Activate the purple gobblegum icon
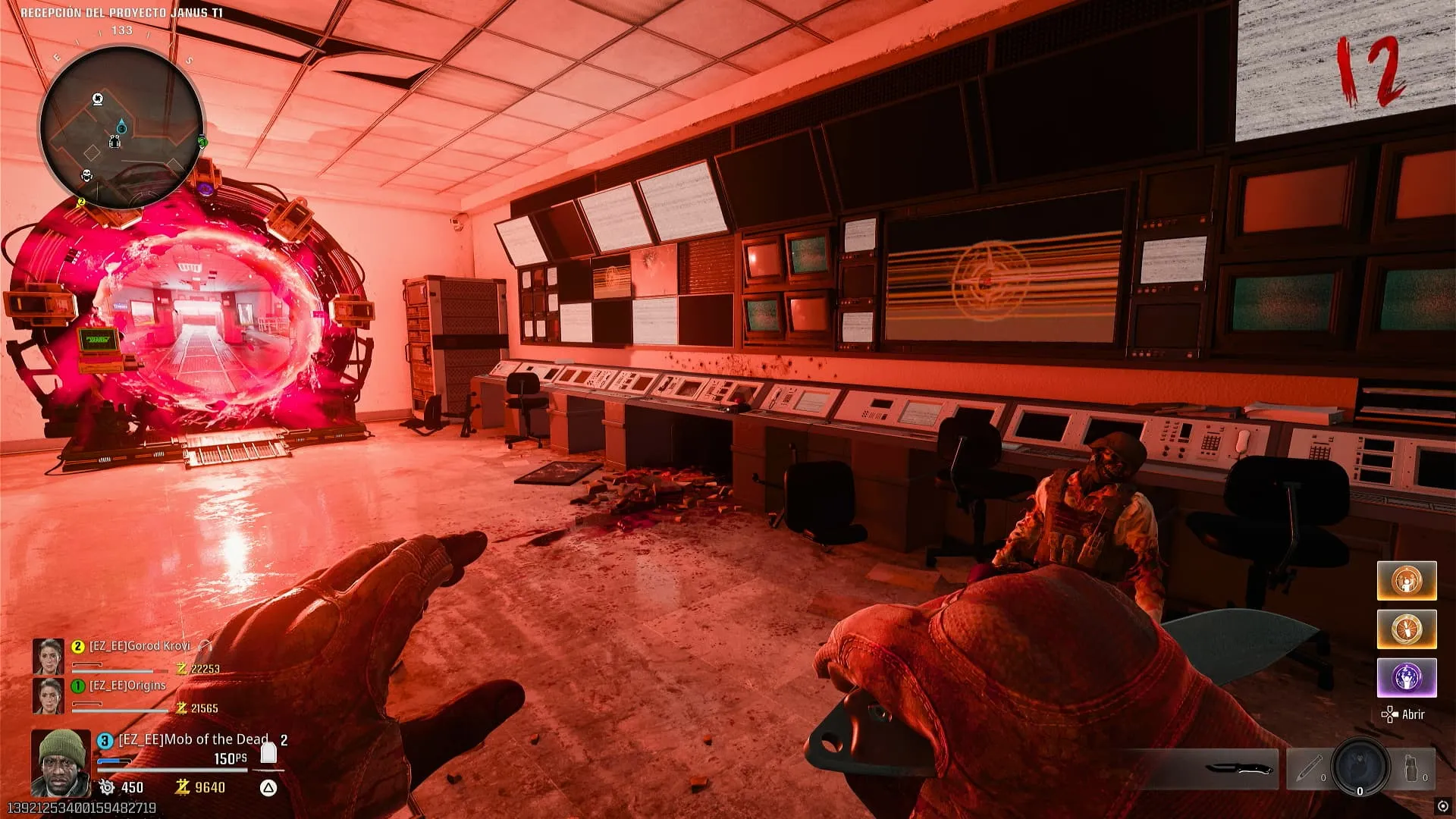This screenshot has height=819, width=1456. coord(1407,677)
